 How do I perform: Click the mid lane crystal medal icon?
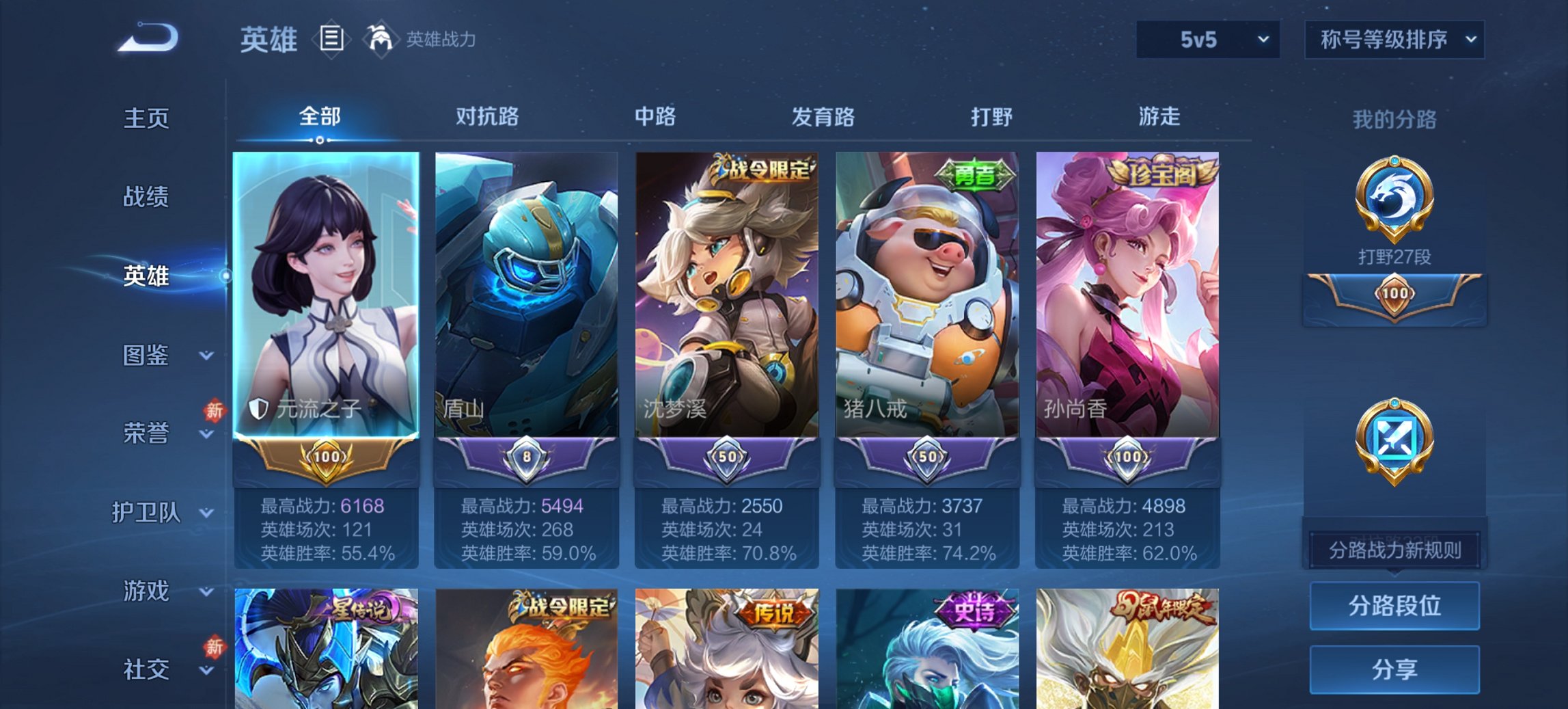click(x=1395, y=438)
